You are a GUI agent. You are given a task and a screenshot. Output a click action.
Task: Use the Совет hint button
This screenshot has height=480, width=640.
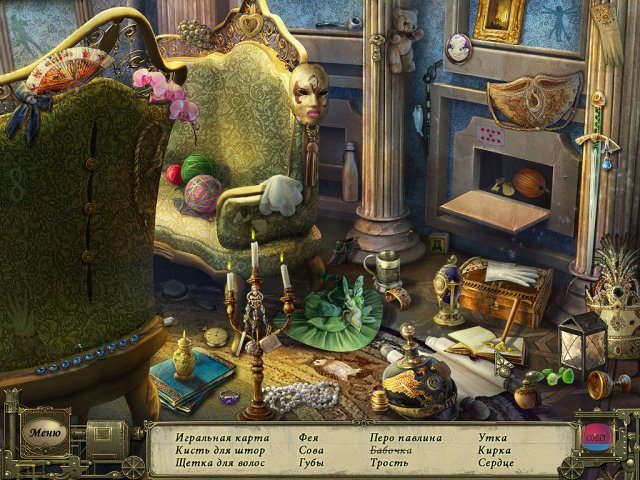595,438
